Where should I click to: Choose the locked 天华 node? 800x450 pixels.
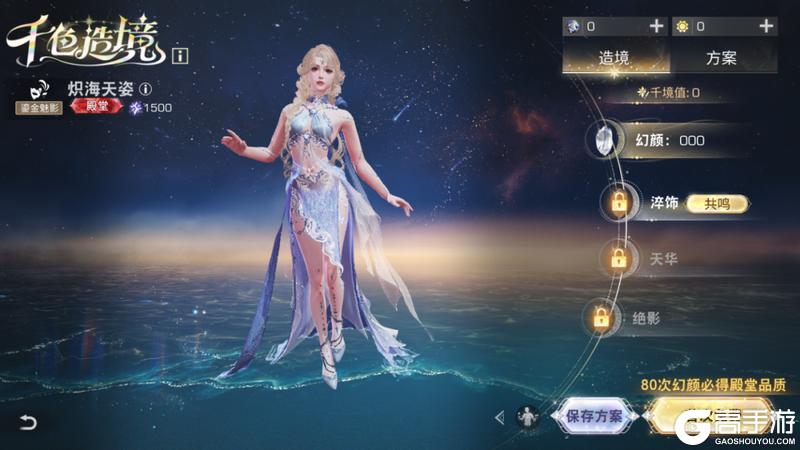619,258
